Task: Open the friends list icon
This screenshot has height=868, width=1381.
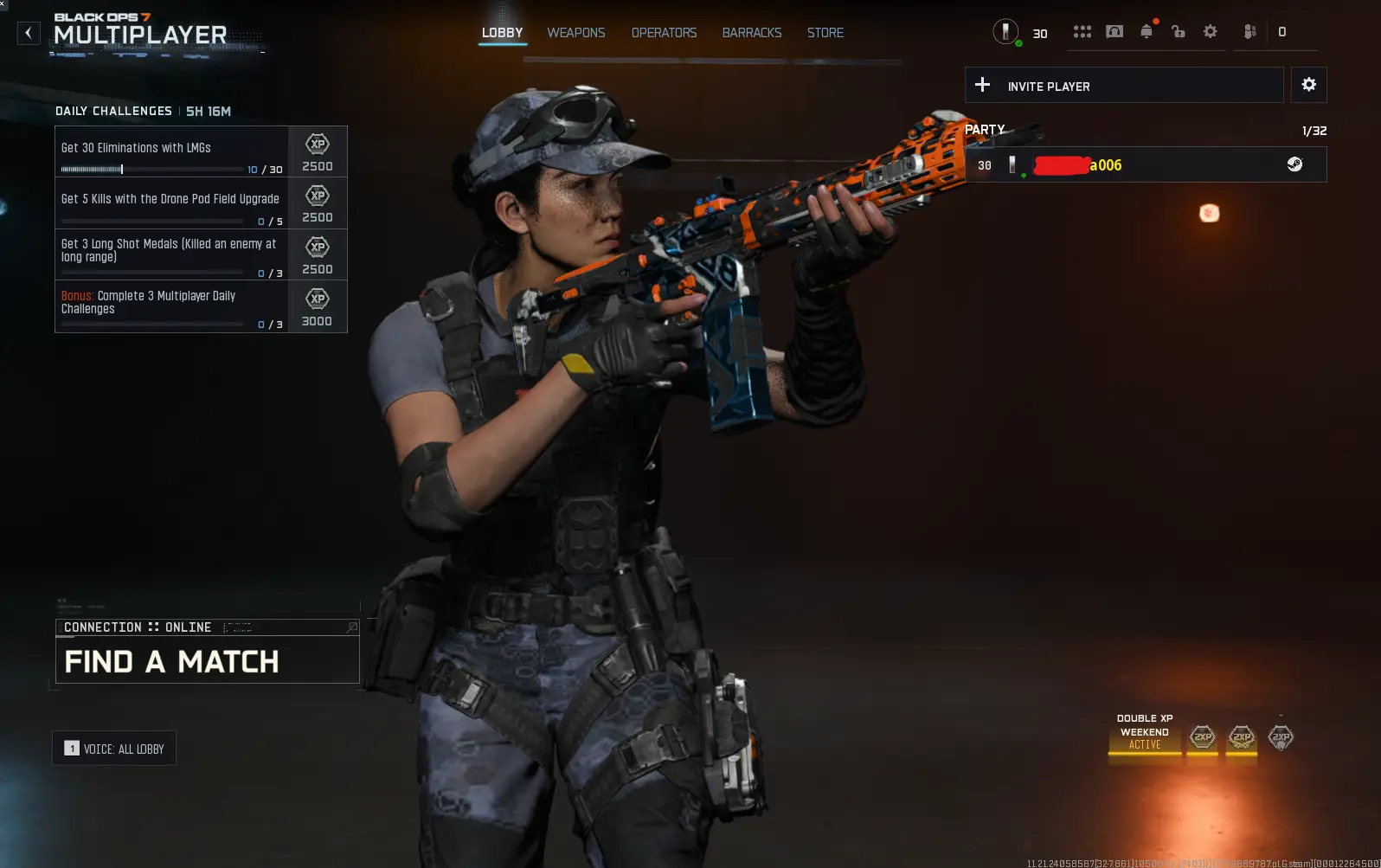Action: (1249, 32)
